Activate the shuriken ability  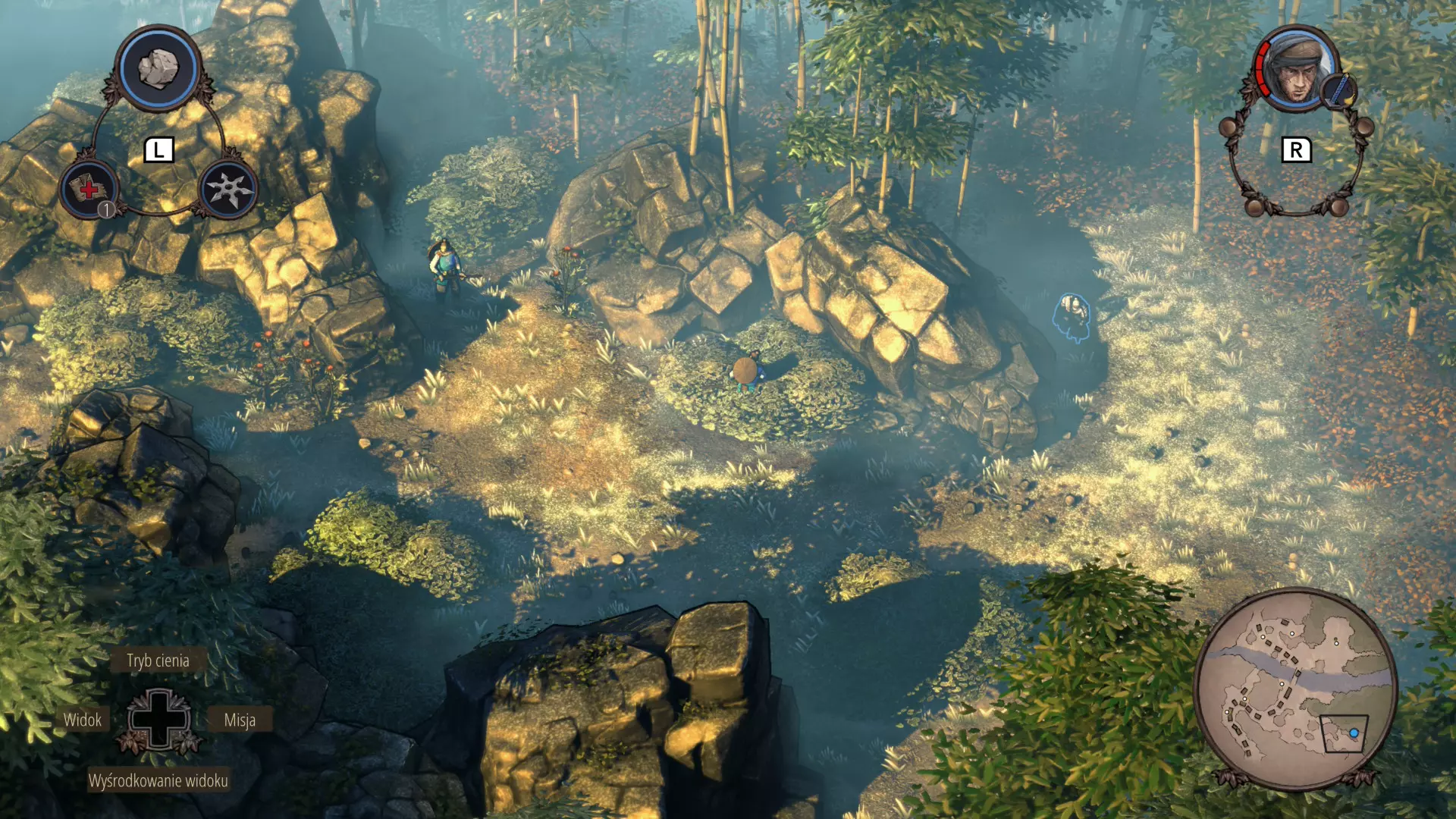228,189
